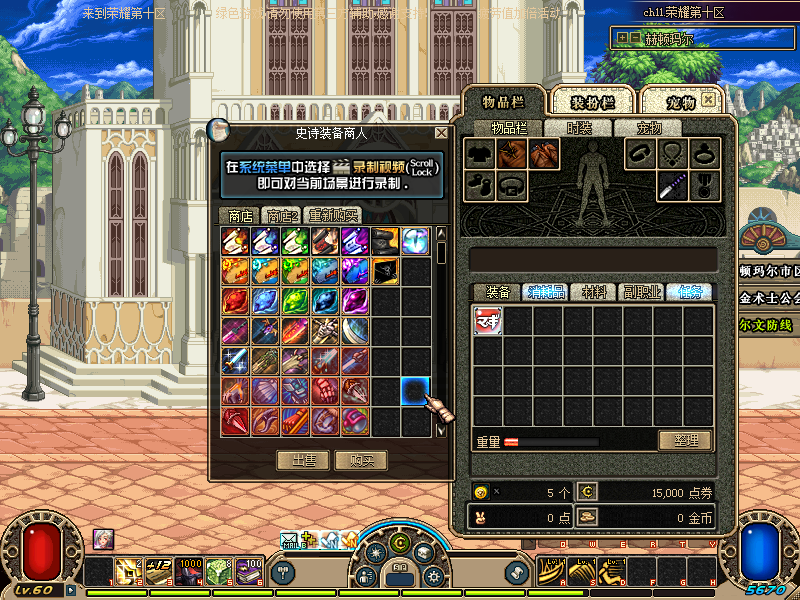This screenshot has width=800, height=600.
Task: Open the 重新购买 buyback tab
Action: (334, 215)
